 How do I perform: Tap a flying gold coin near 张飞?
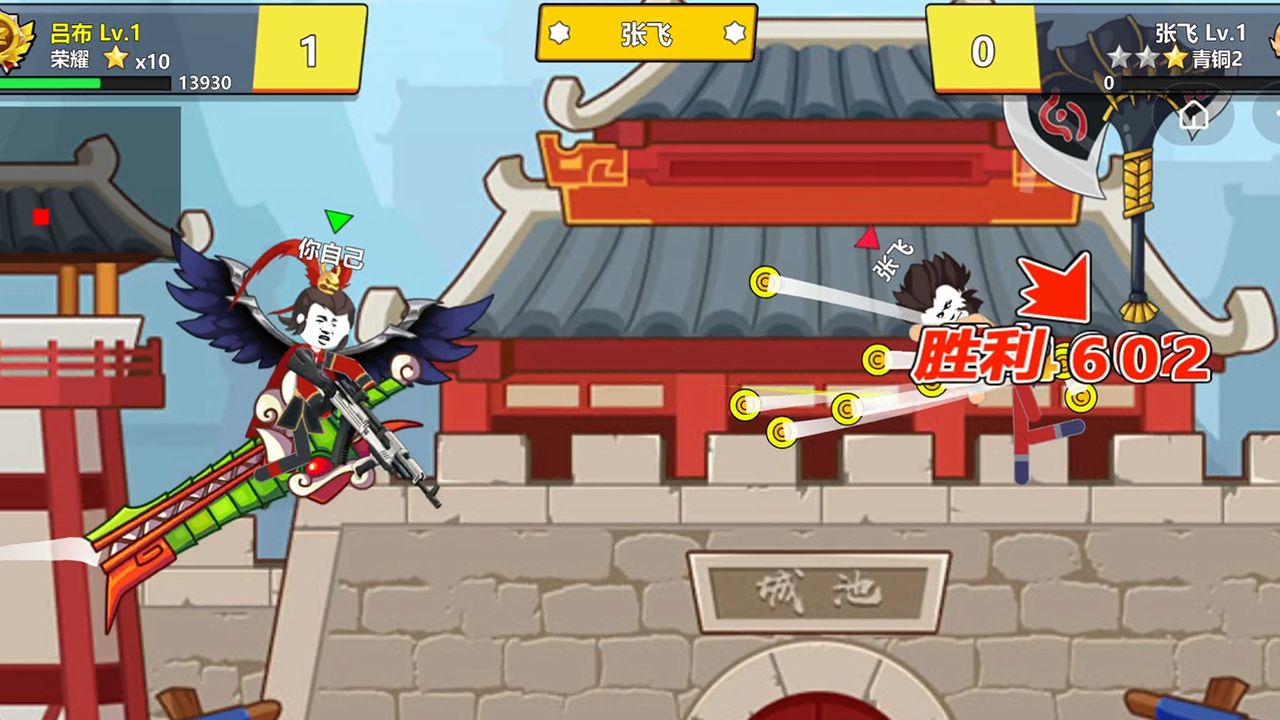pos(766,280)
